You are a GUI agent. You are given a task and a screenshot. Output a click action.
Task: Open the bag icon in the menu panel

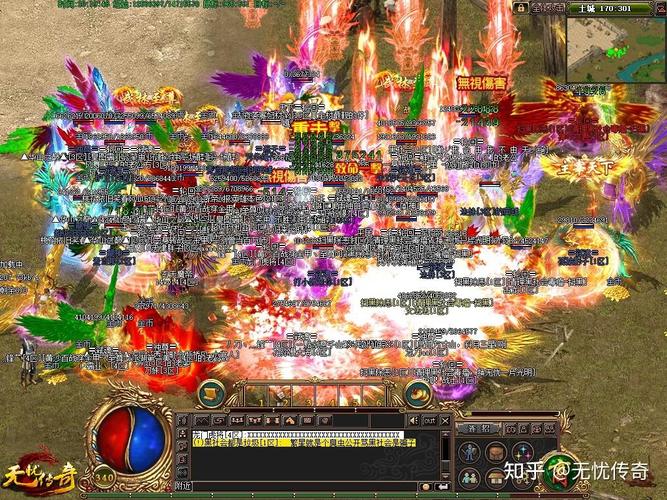click(x=495, y=452)
